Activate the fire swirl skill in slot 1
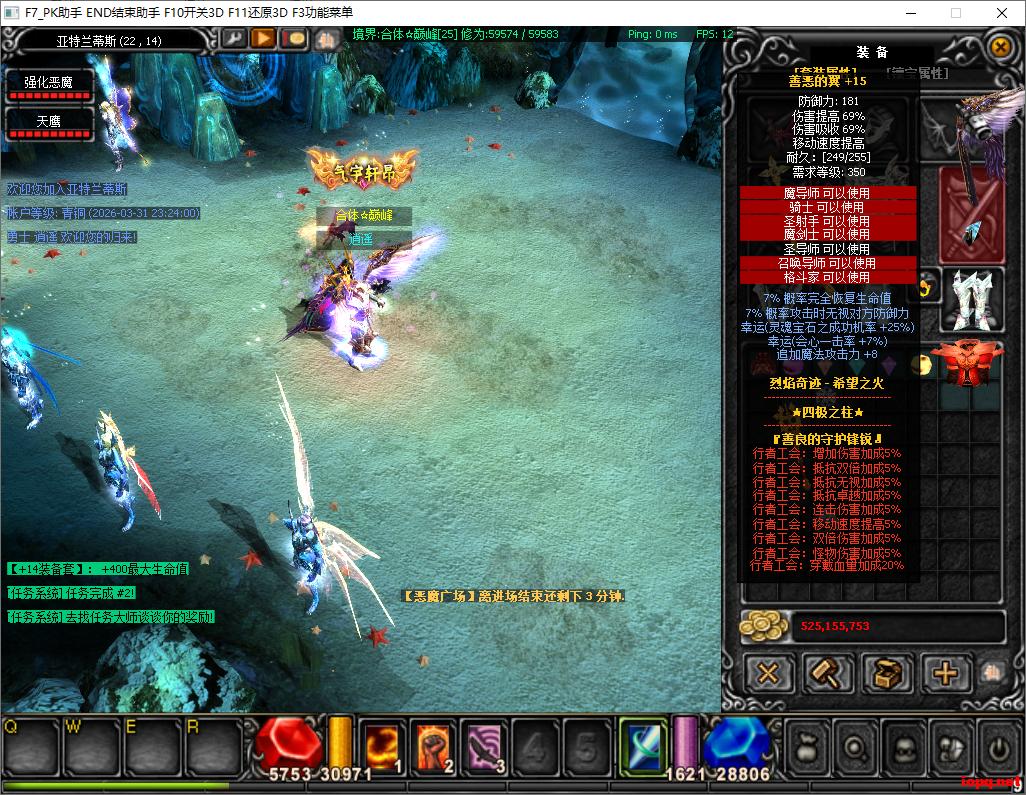Screen dimensions: 1026x795 coord(383,746)
